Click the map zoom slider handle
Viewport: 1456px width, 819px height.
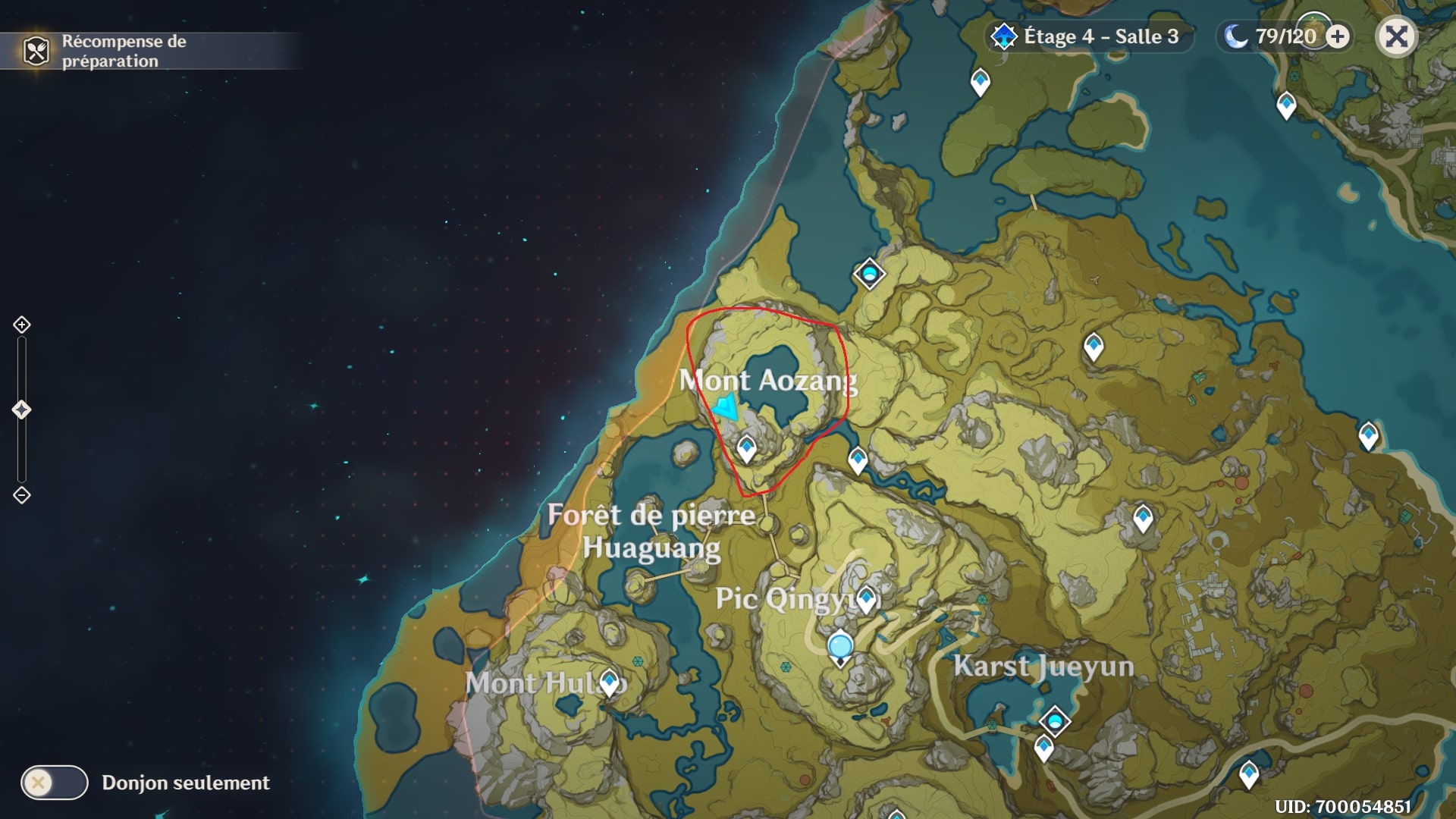click(21, 409)
